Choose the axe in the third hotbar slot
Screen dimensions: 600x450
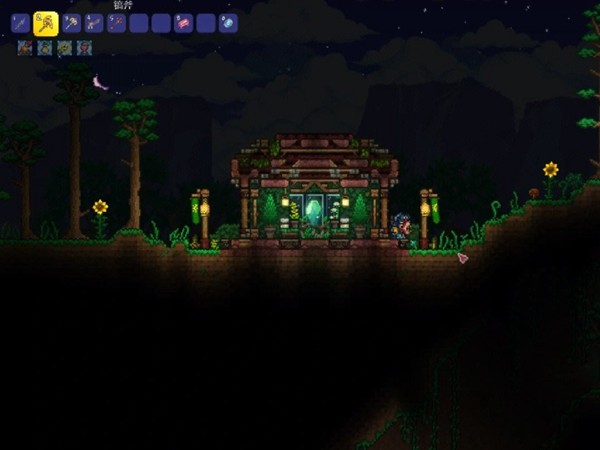71,23
